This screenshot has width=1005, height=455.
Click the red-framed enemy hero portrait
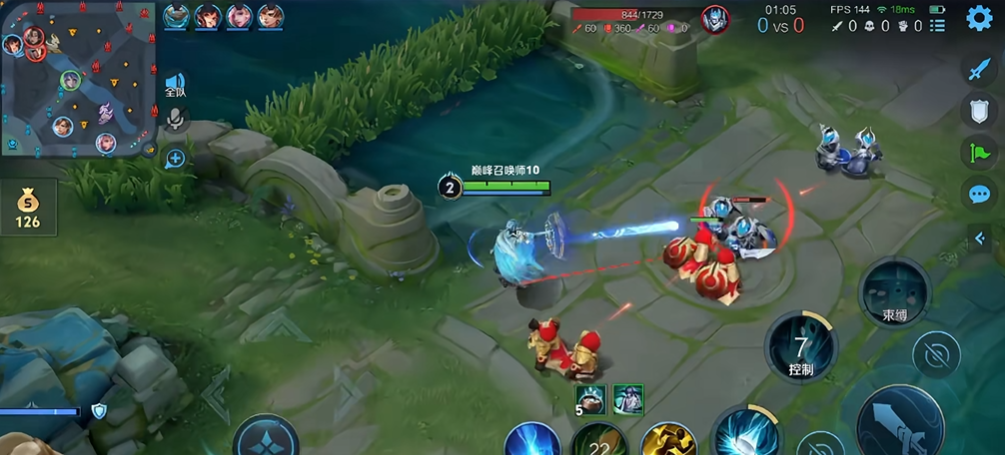pyautogui.click(x=714, y=19)
